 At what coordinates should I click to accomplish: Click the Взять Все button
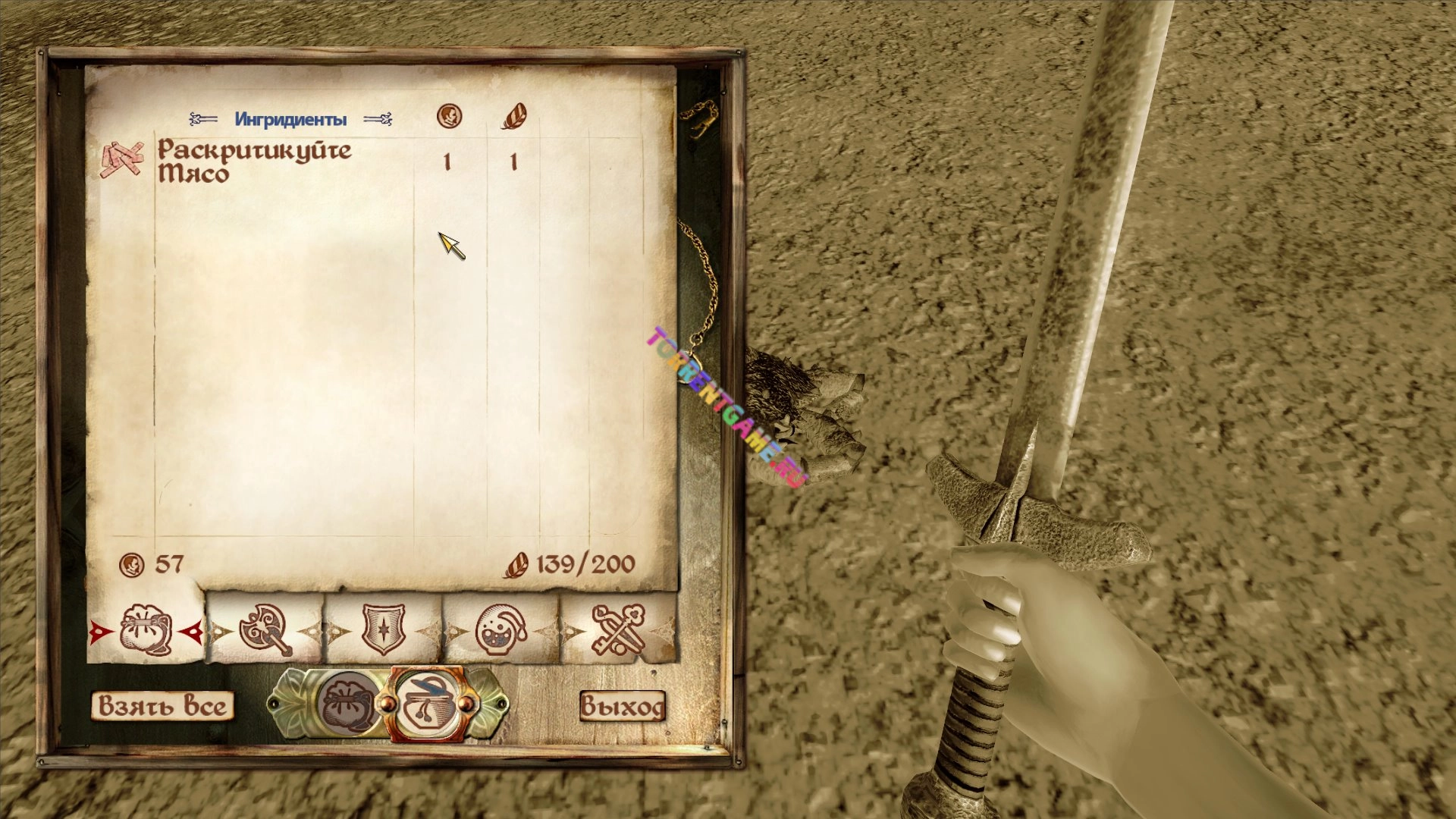[x=162, y=706]
